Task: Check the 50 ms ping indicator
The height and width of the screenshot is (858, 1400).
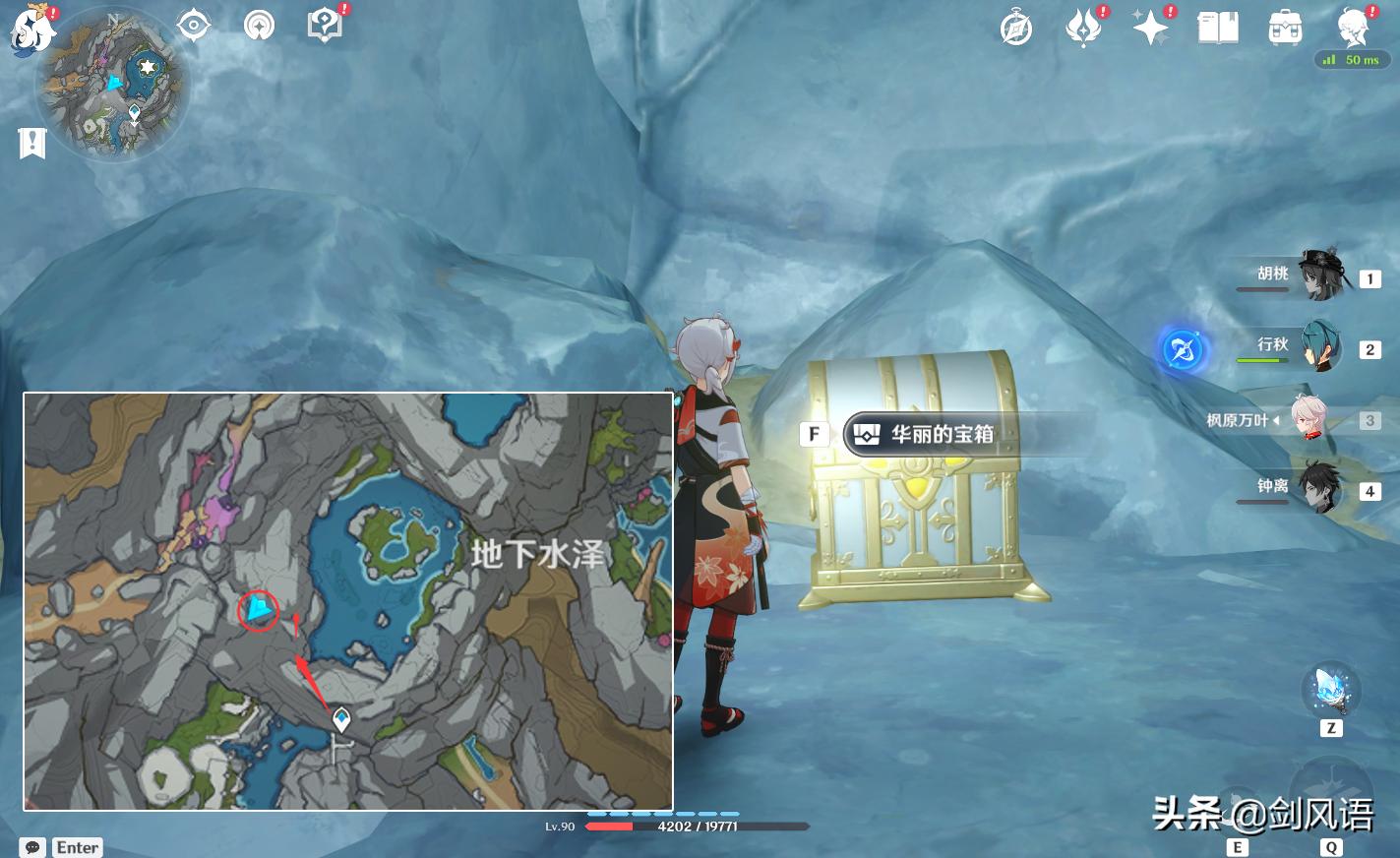Action: point(1353,59)
